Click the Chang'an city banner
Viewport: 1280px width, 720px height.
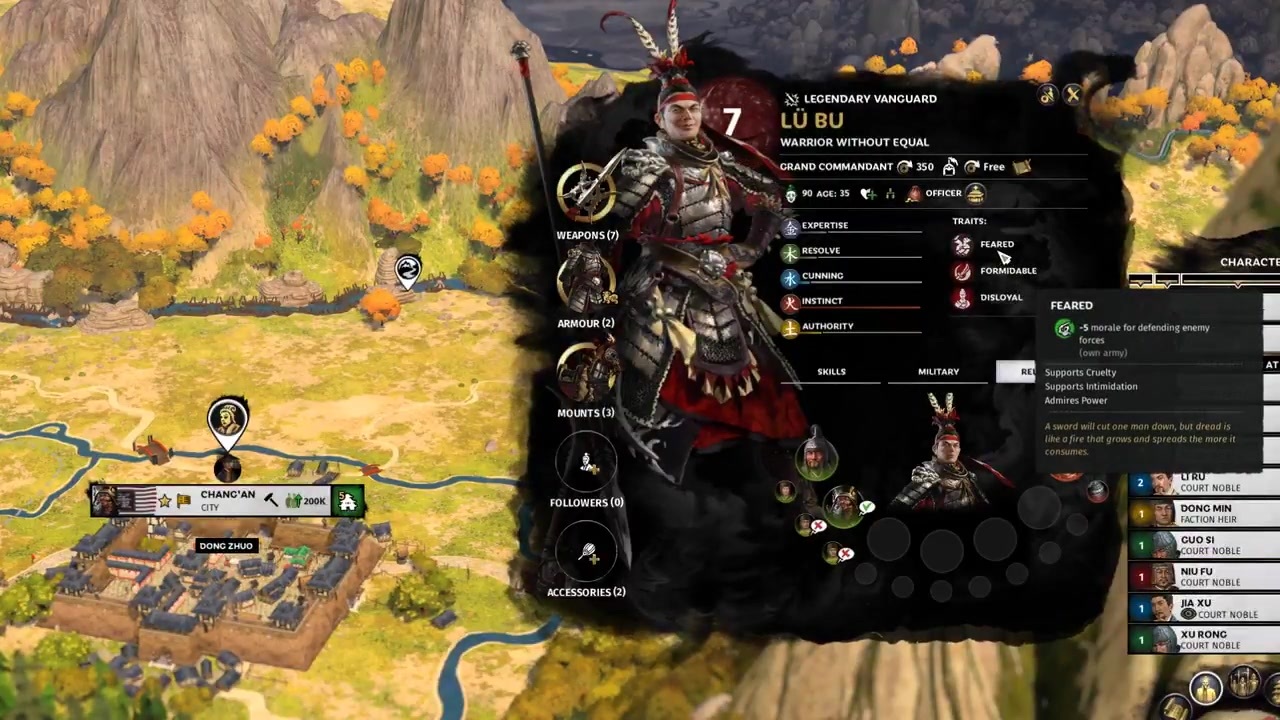click(x=228, y=500)
